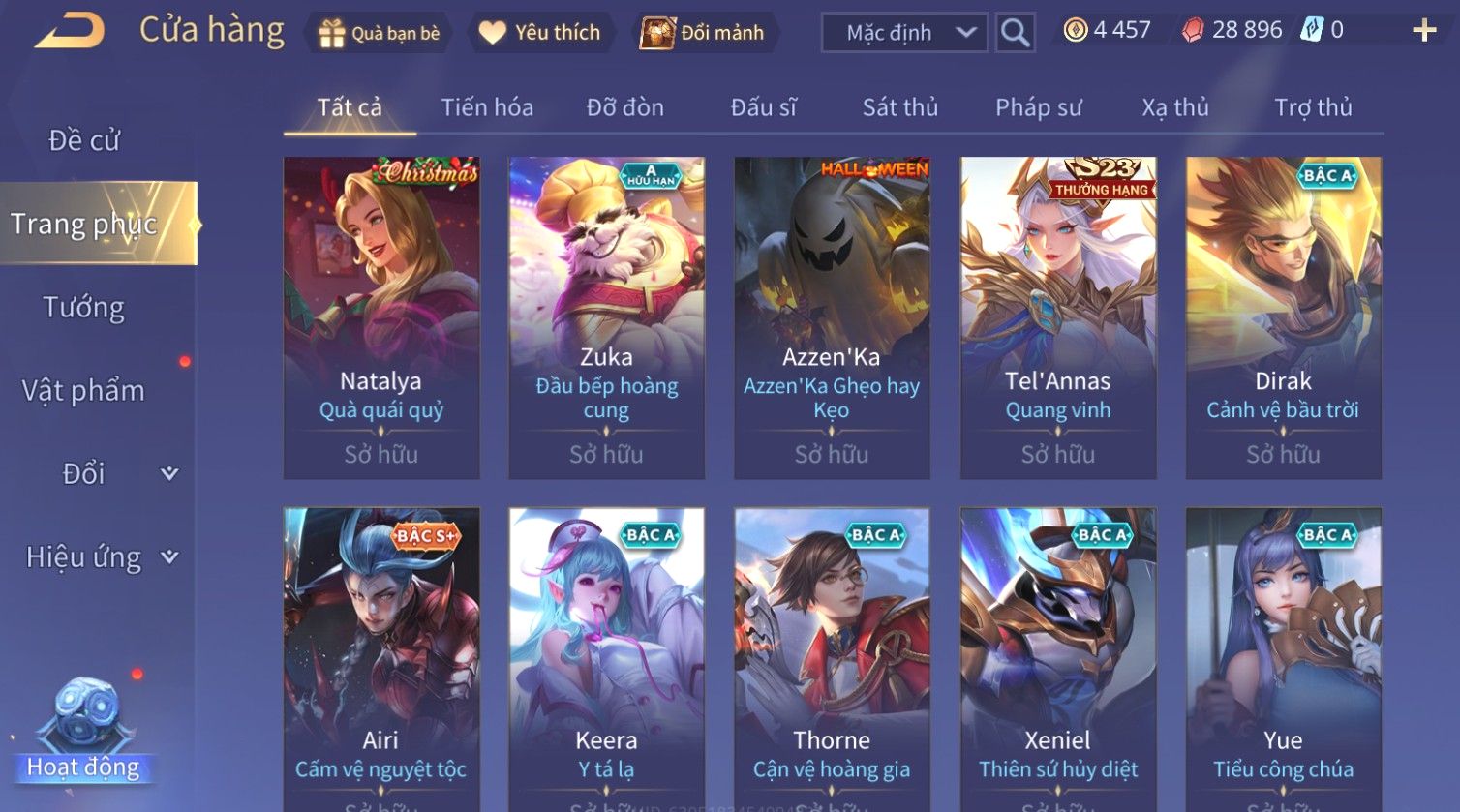1460x812 pixels.
Task: Select the Pháp sư tab
Action: [1038, 107]
